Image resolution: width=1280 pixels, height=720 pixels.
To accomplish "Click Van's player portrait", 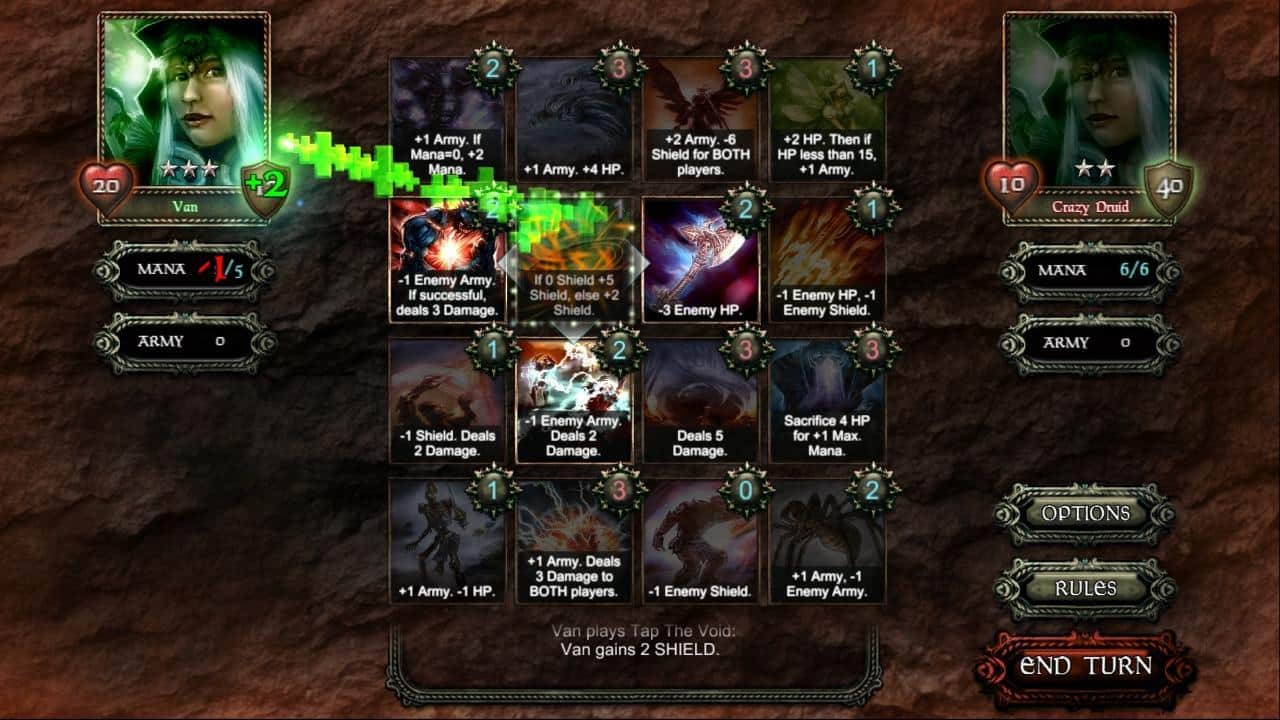I will point(185,100).
